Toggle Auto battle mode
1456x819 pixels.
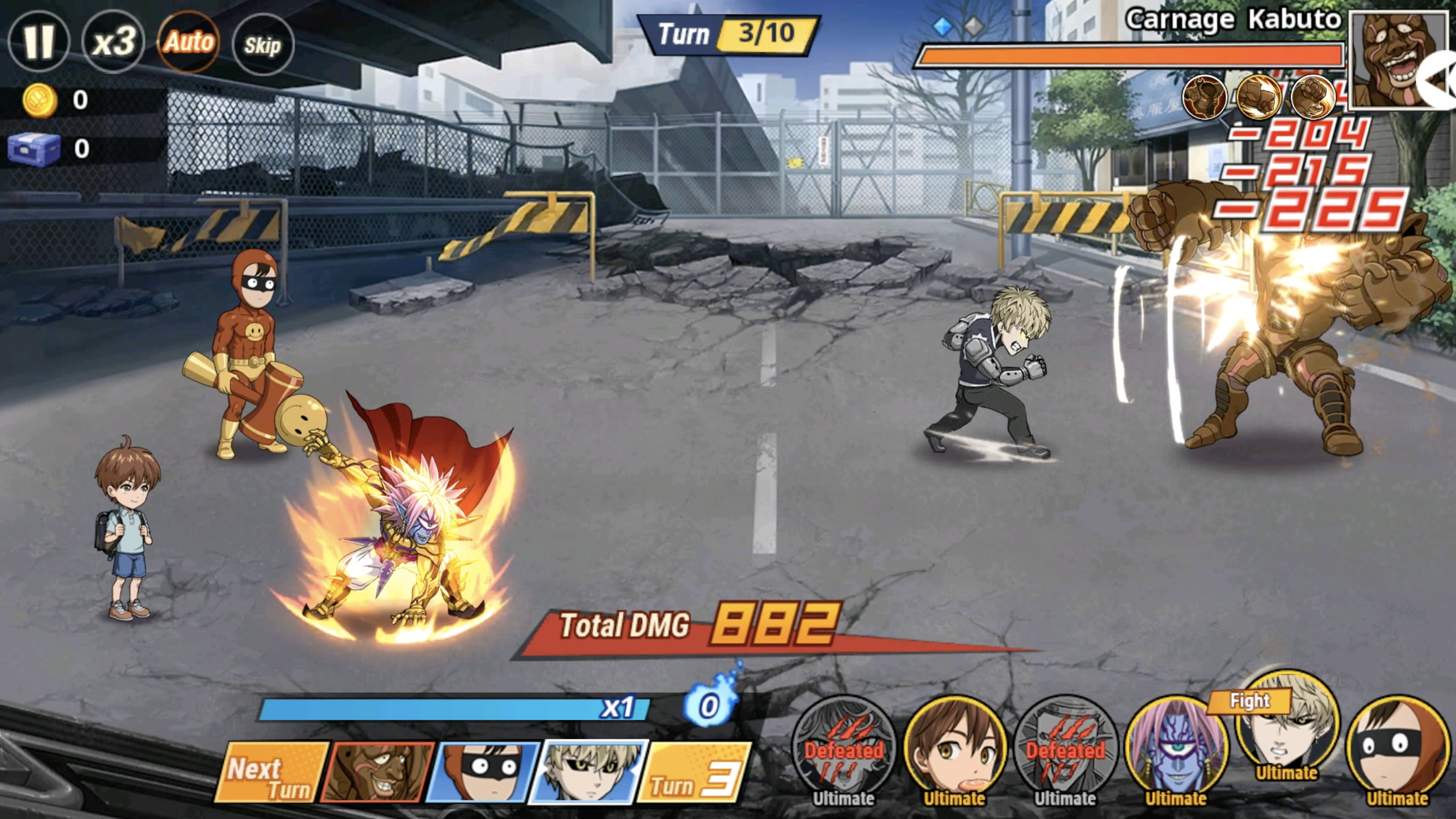(x=189, y=42)
